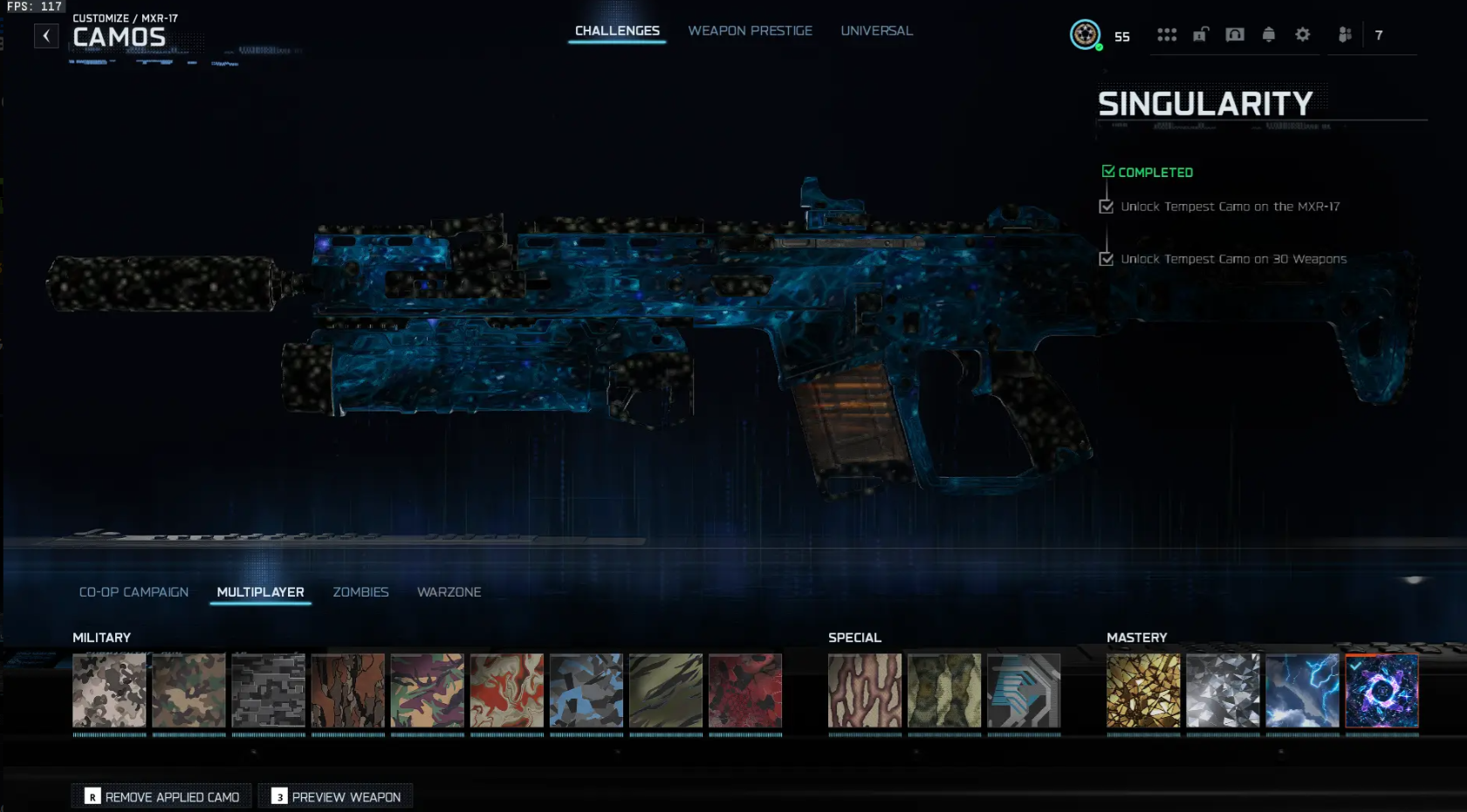The height and width of the screenshot is (812, 1467).
Task: Toggle the Unlock Tempest Camo on the MXR-17 checkbox
Action: [1107, 207]
